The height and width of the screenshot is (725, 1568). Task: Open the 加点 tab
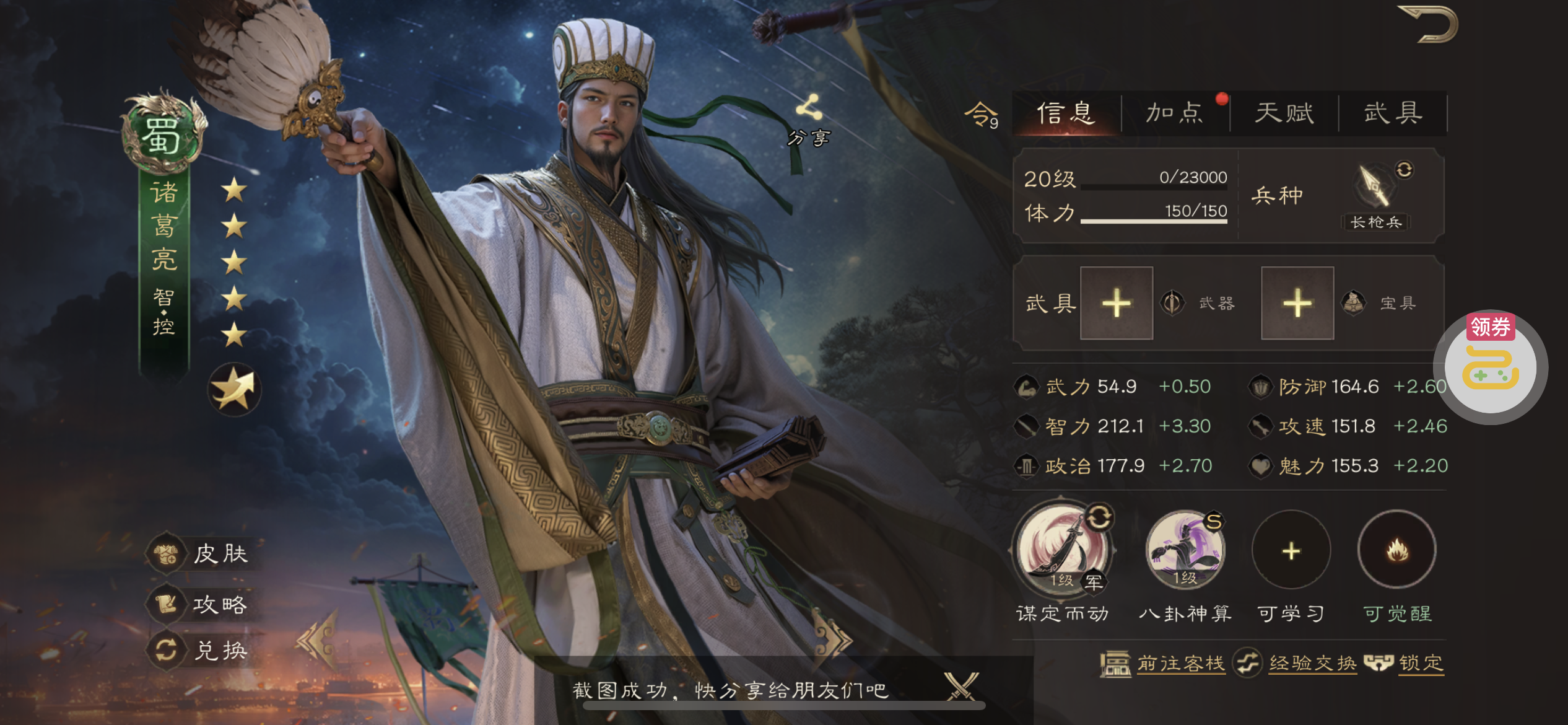(x=1175, y=113)
